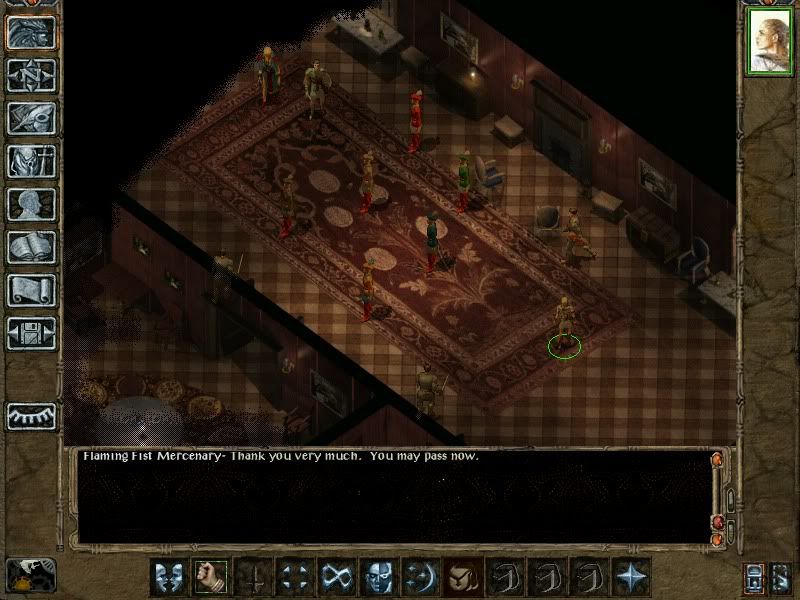The image size is (800, 600).
Task: Open the priest scroll button
Action: pyautogui.click(x=31, y=290)
